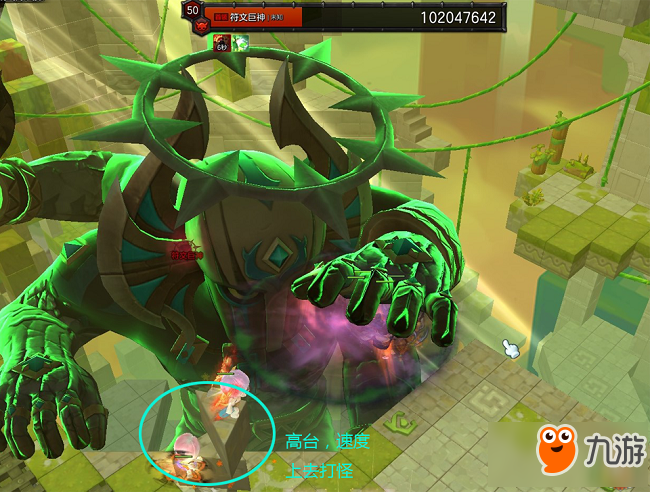Click the red boss debuff icon with timer
The width and height of the screenshot is (650, 492).
[221, 42]
